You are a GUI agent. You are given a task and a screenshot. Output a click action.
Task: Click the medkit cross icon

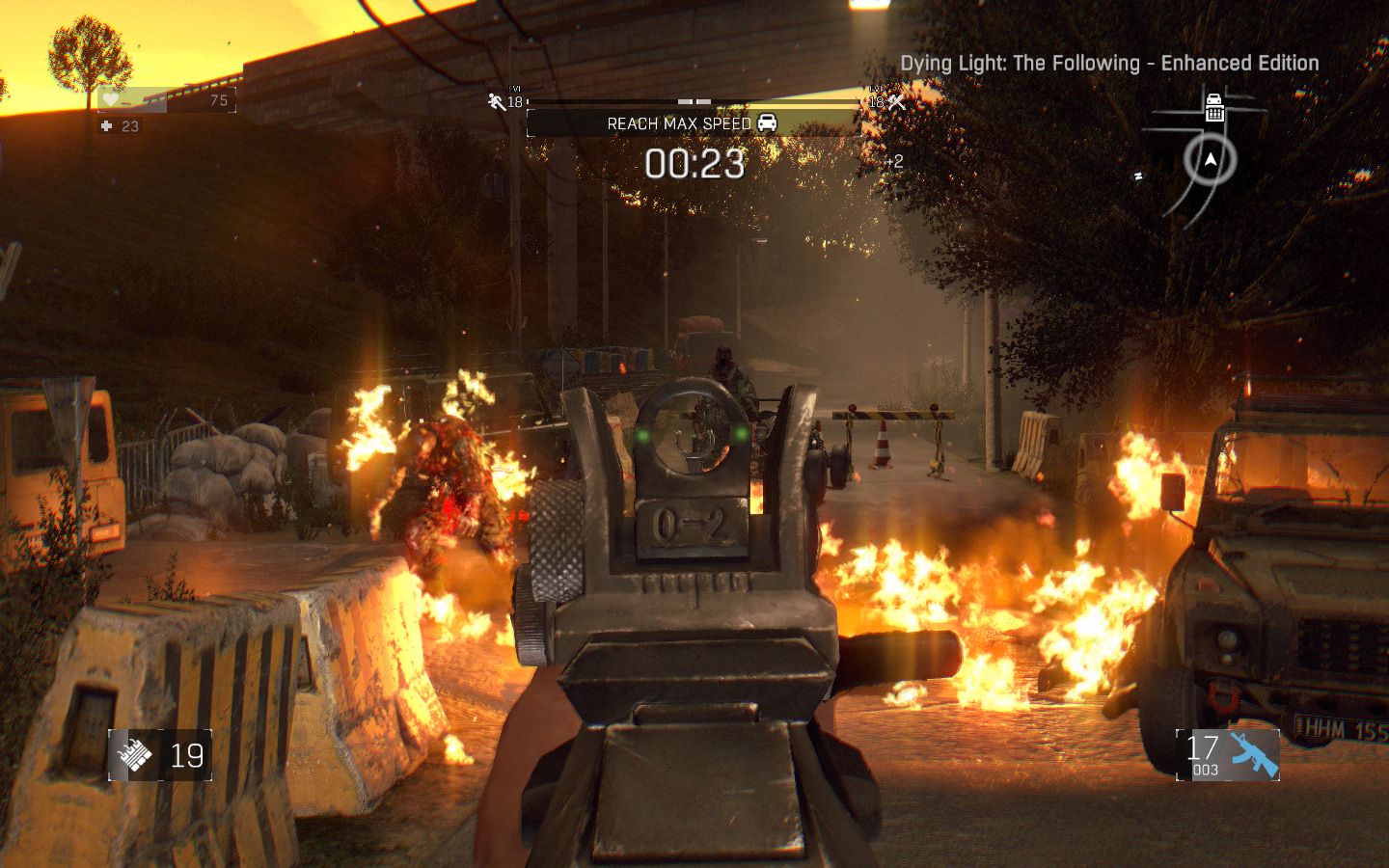coord(106,126)
